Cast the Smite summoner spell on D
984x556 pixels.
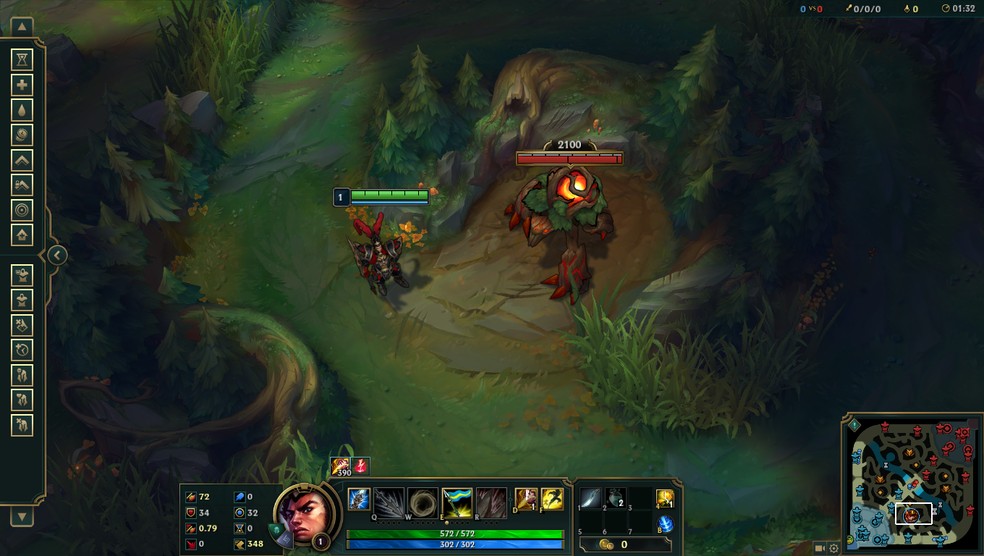[526, 498]
